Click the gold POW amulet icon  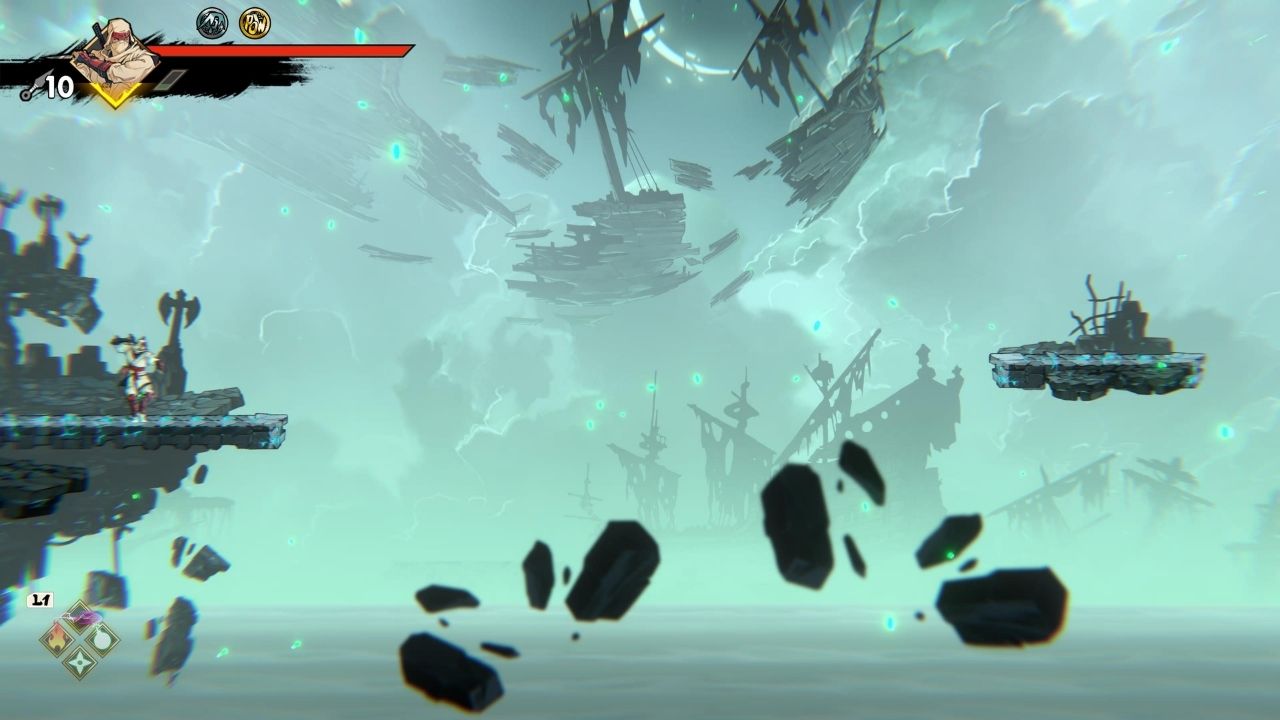pyautogui.click(x=254, y=22)
